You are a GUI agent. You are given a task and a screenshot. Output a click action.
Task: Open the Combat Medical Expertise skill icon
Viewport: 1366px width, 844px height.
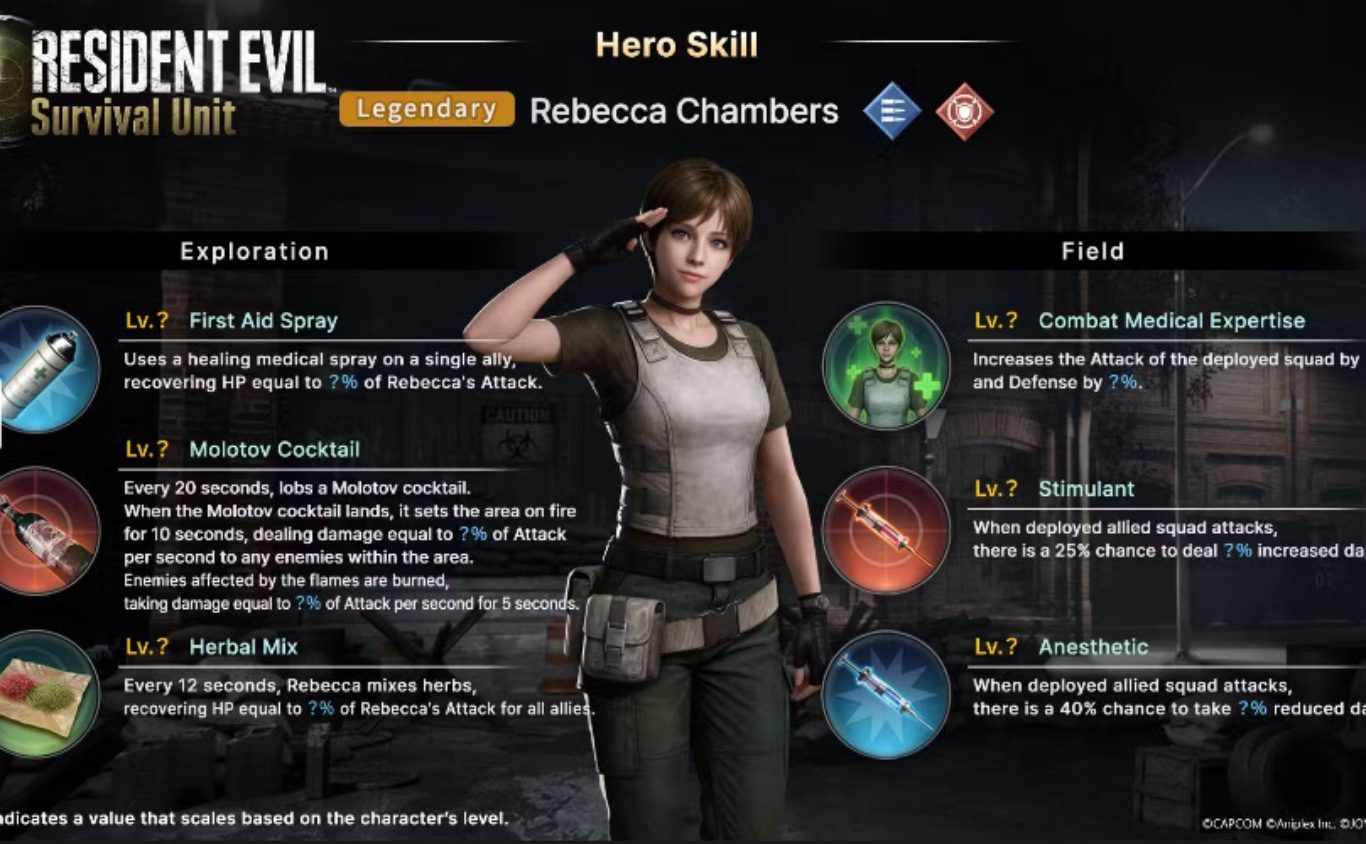[x=885, y=366]
